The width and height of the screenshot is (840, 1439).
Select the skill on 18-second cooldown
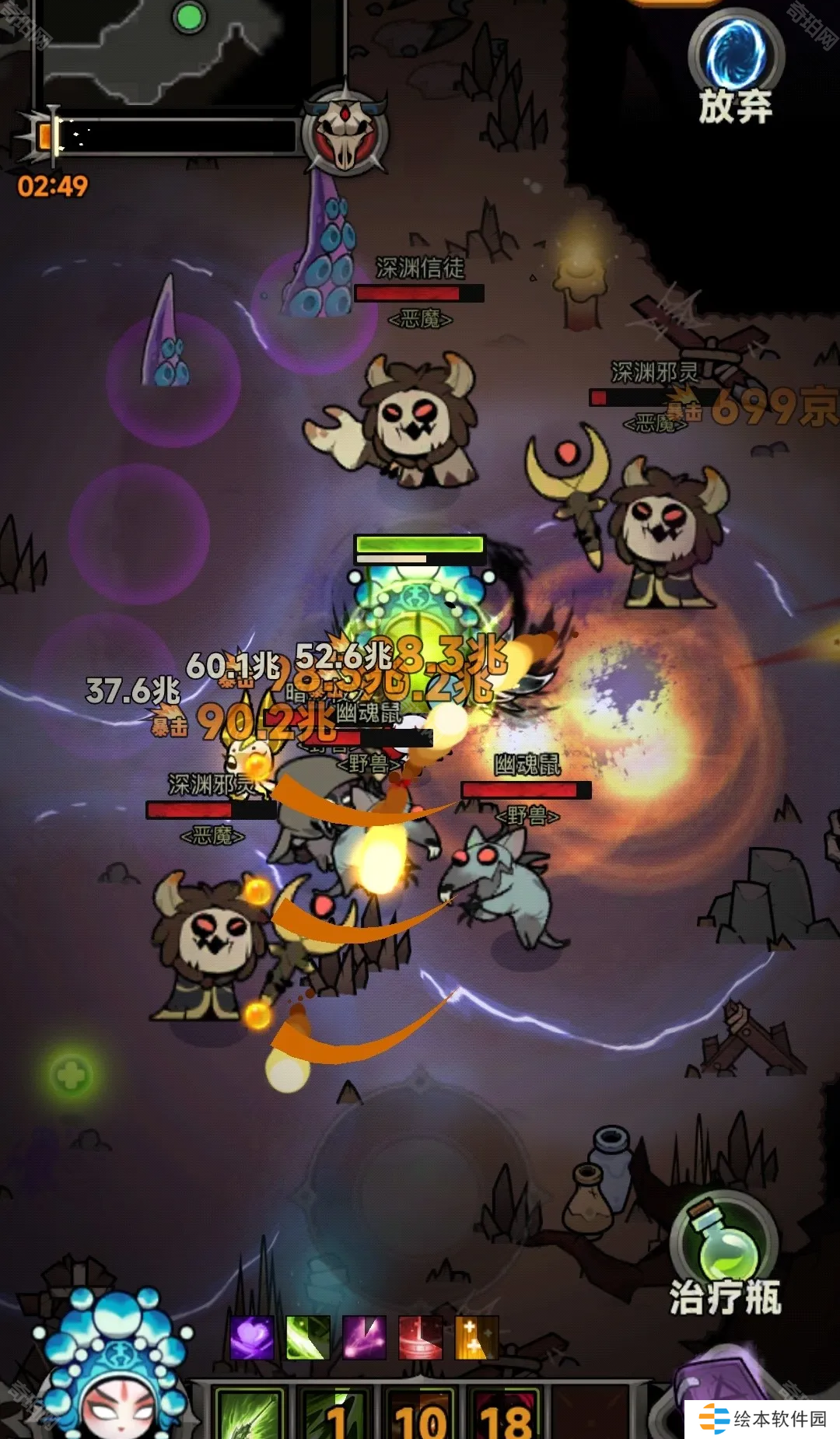[506, 1412]
